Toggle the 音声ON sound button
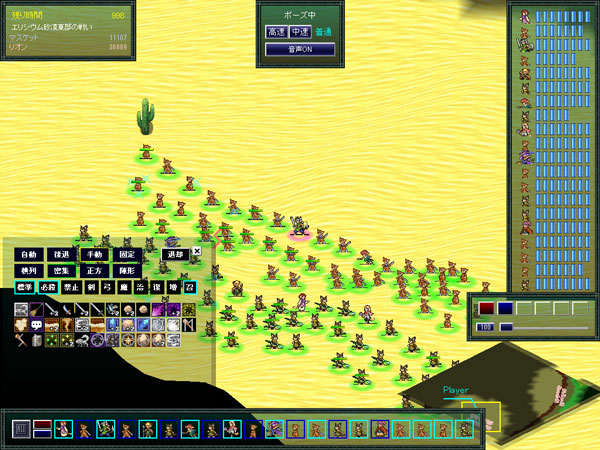The width and height of the screenshot is (600, 450). [x=299, y=49]
